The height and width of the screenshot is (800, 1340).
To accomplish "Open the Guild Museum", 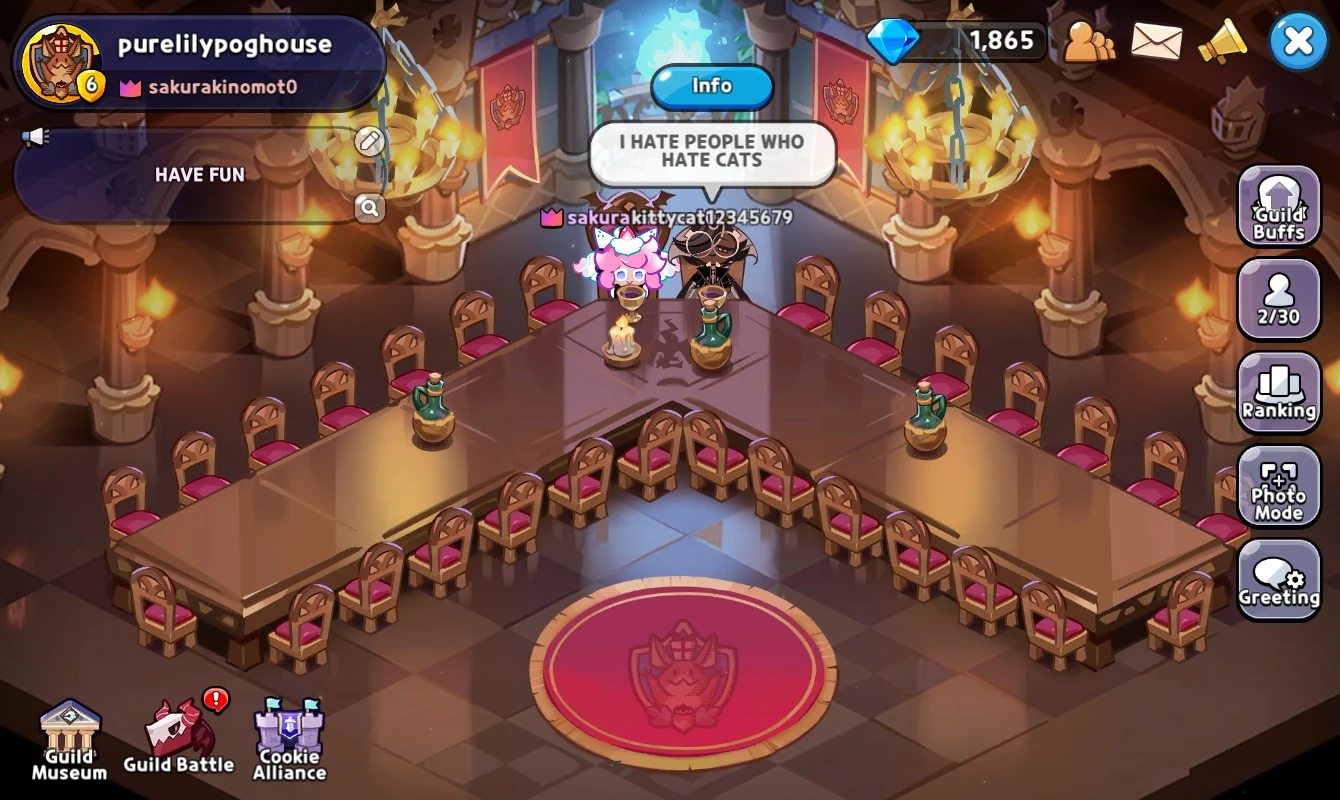I will point(68,738).
